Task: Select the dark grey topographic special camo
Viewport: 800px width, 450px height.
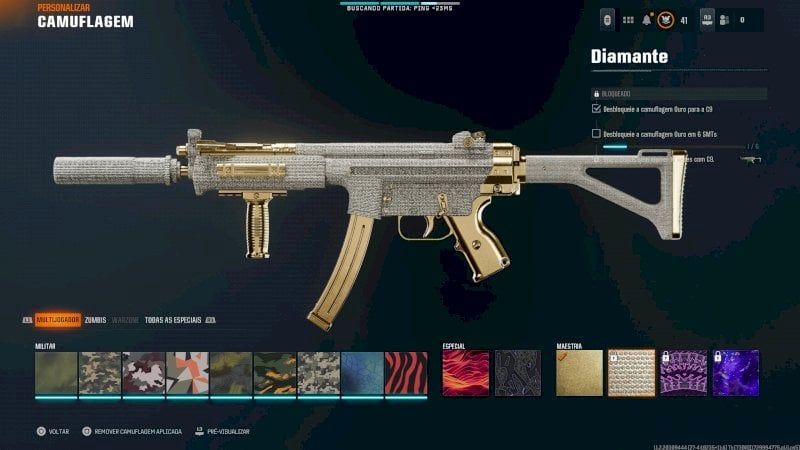Action: [518, 372]
